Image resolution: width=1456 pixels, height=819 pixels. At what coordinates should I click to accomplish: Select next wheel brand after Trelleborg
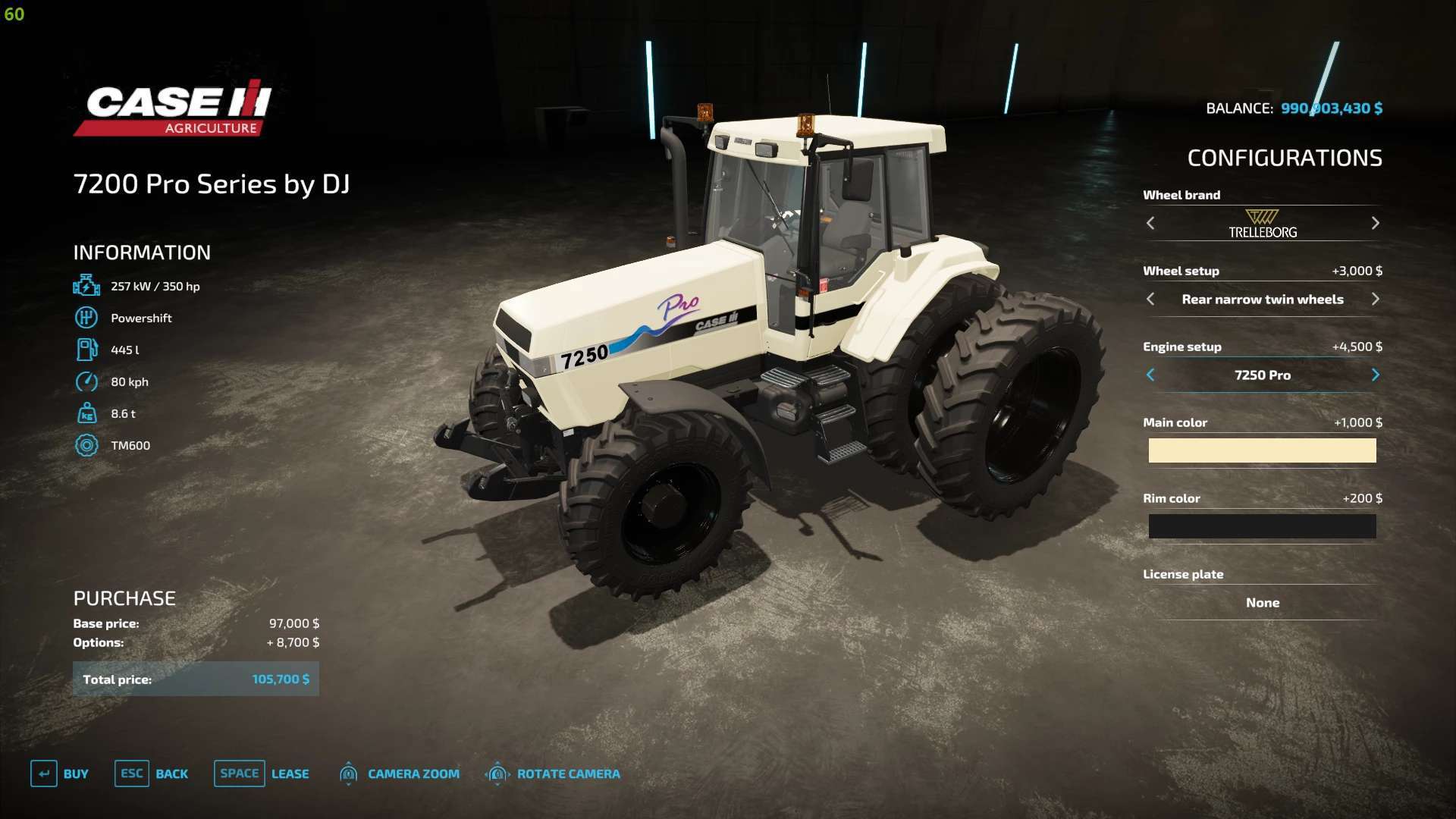coord(1375,223)
